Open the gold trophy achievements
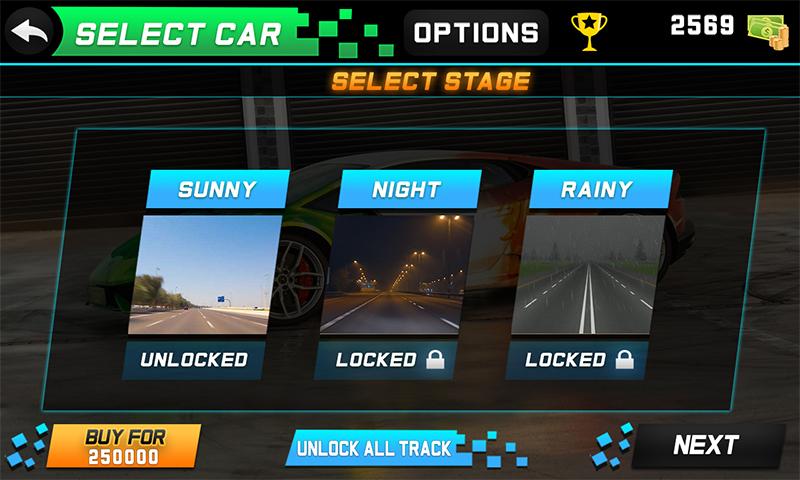 pos(589,31)
